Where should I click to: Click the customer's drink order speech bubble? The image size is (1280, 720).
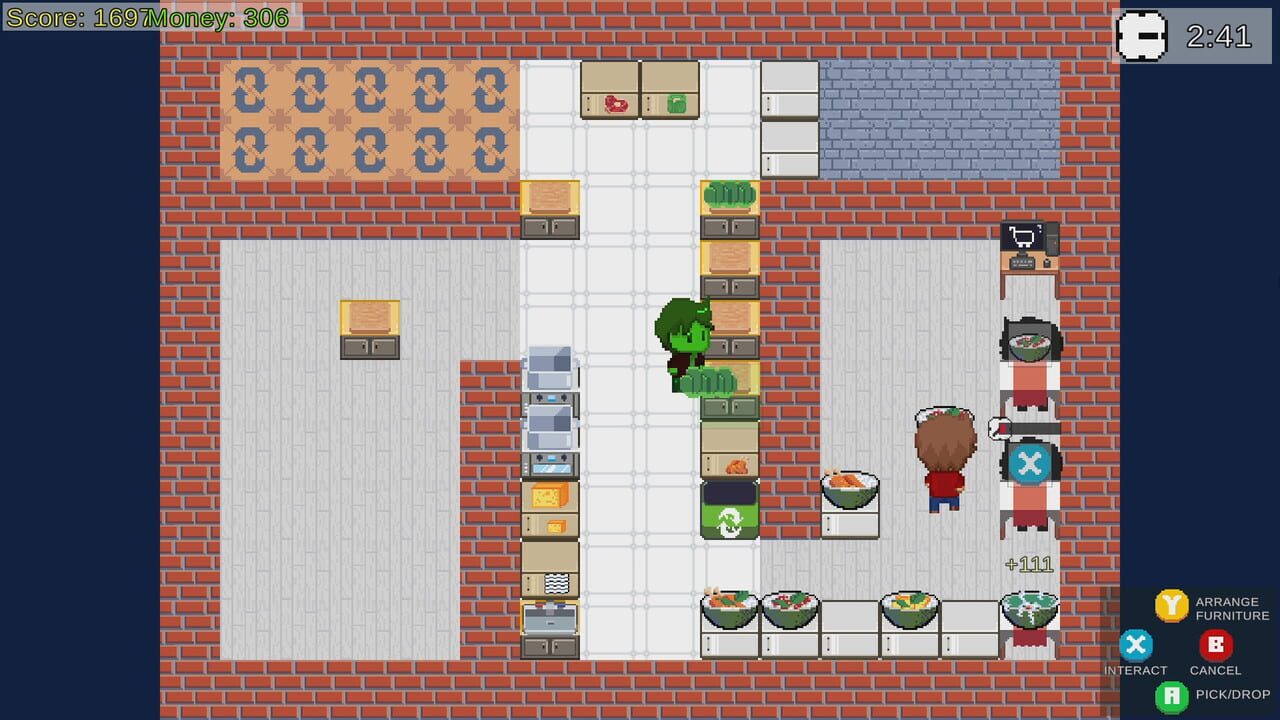(x=997, y=425)
